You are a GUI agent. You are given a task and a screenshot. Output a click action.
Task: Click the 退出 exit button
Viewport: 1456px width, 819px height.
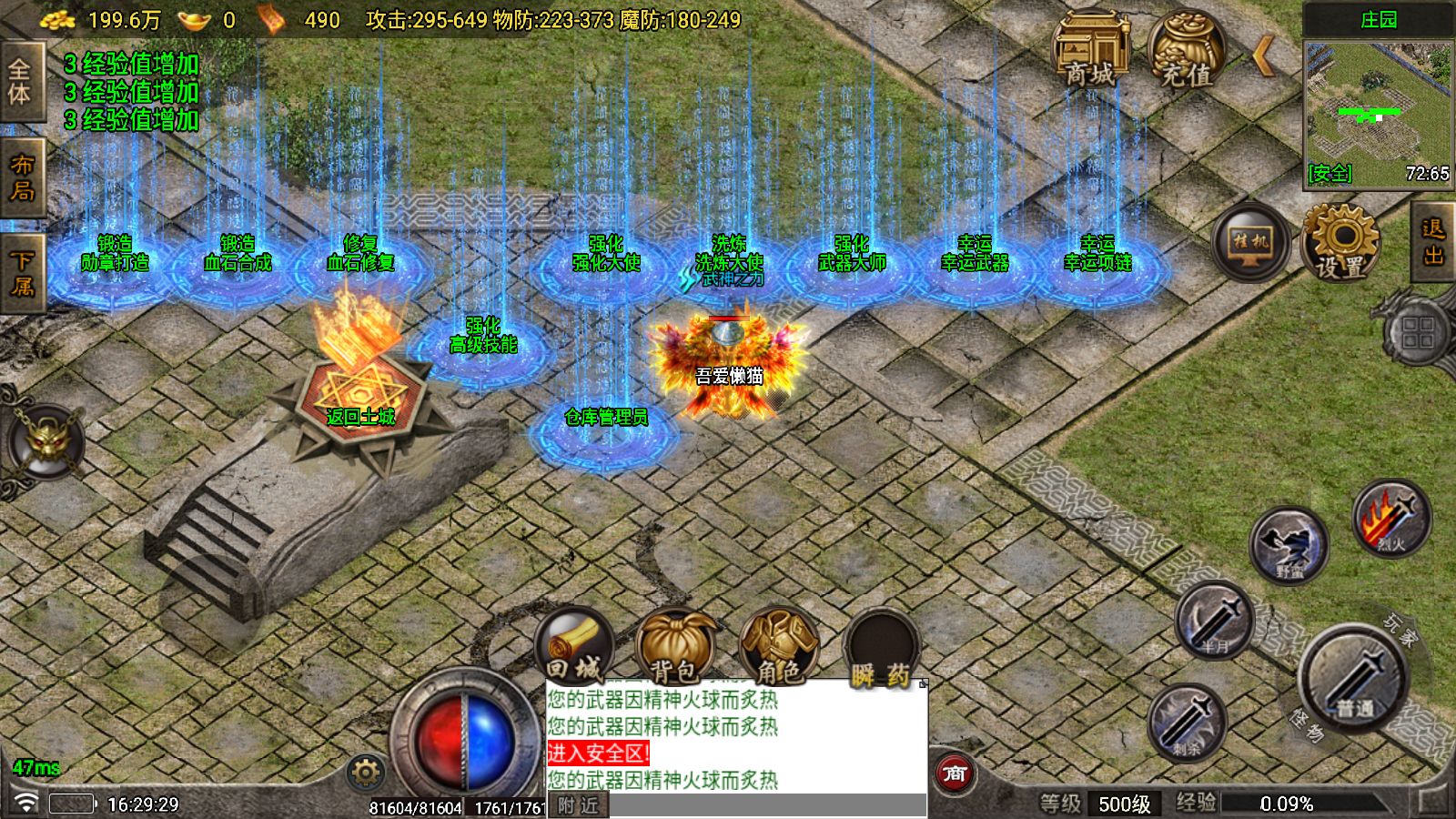pos(1433,242)
